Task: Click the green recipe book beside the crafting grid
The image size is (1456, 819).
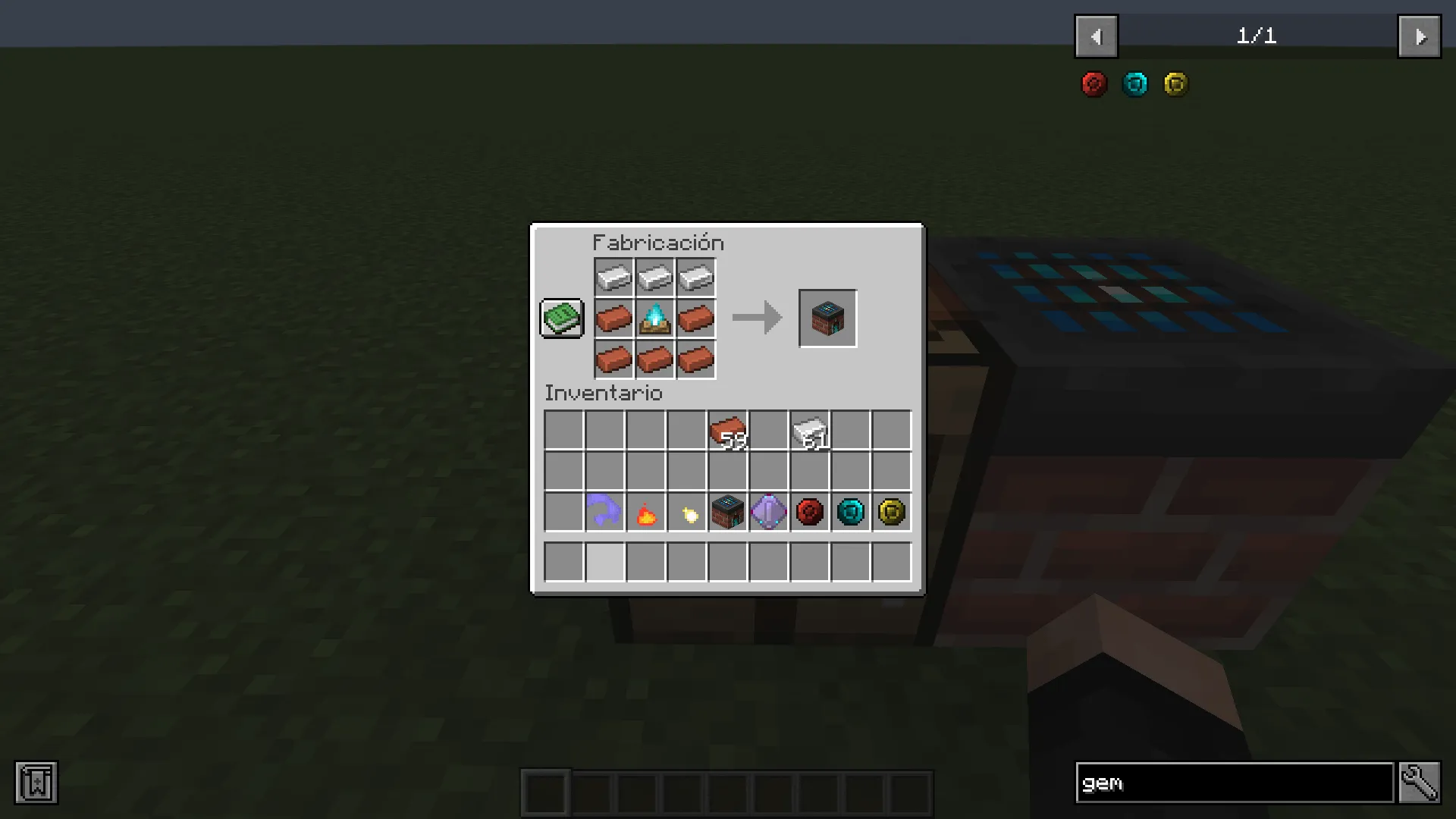Action: 561,318
